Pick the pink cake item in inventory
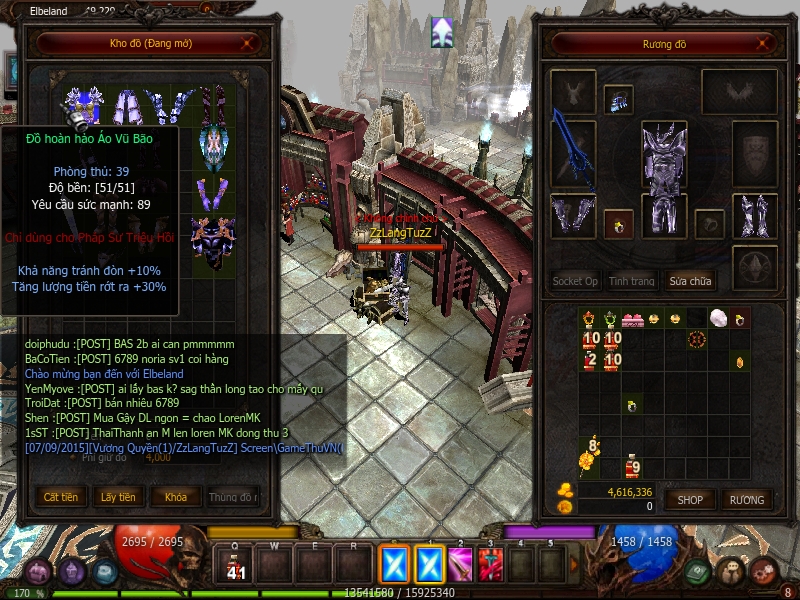 pos(632,320)
